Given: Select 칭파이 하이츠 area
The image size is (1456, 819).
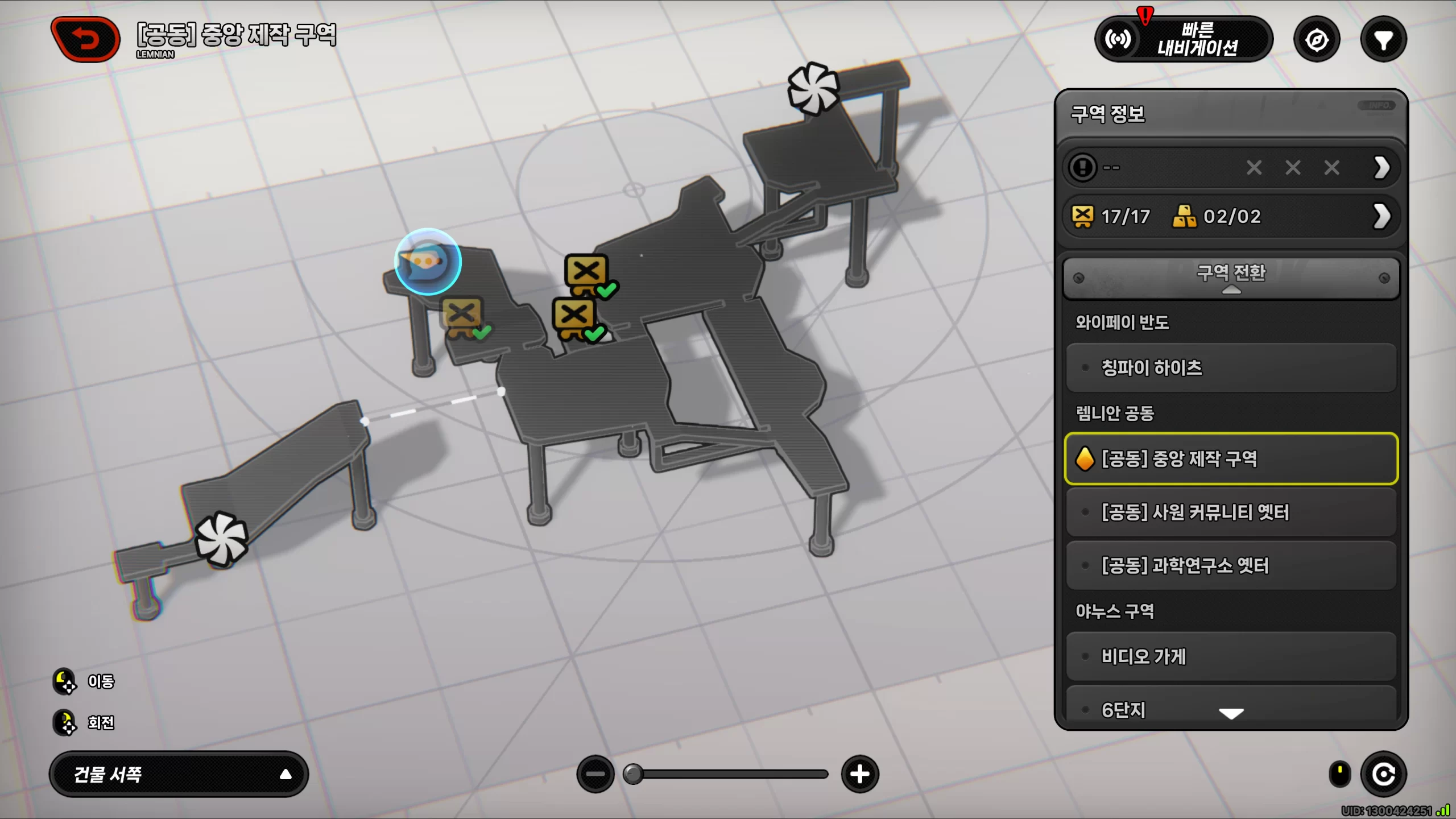Looking at the screenshot, I should coord(1231,368).
